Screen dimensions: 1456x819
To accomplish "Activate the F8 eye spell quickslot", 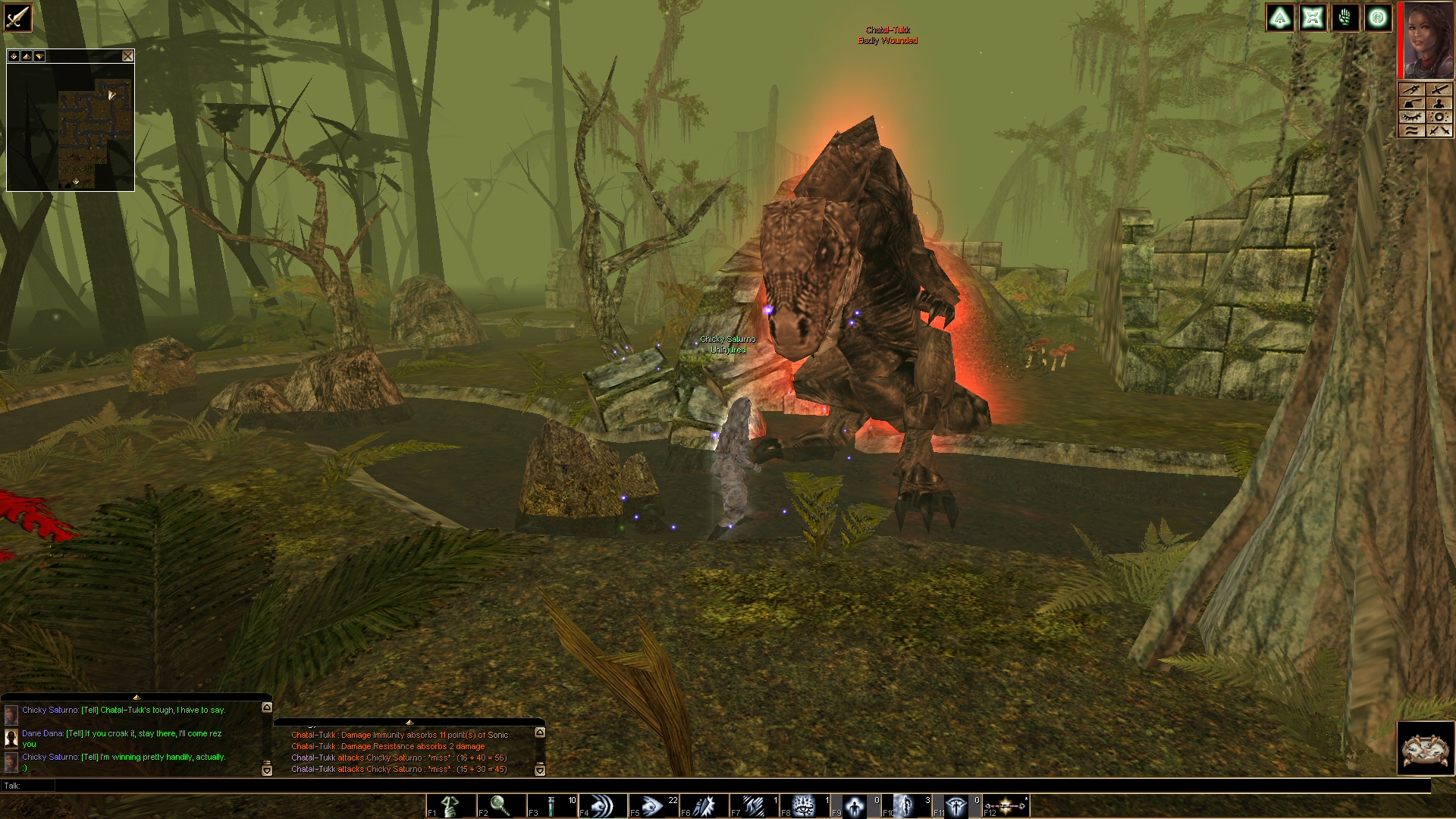I will pyautogui.click(x=804, y=805).
